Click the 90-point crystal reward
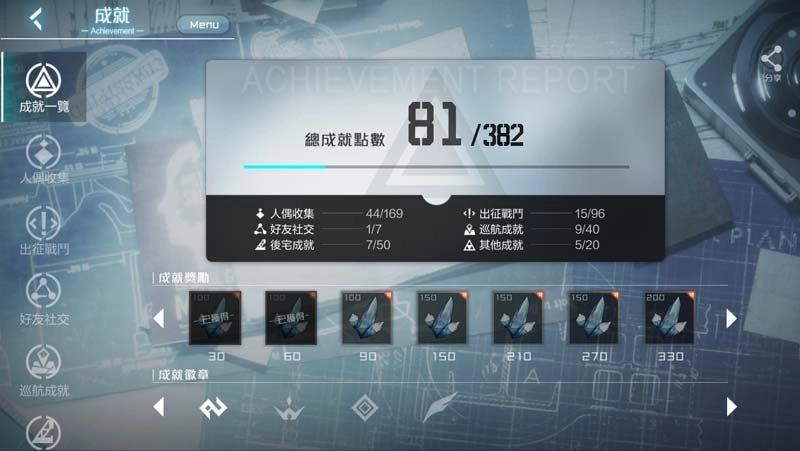800x451 pixels. coord(365,318)
